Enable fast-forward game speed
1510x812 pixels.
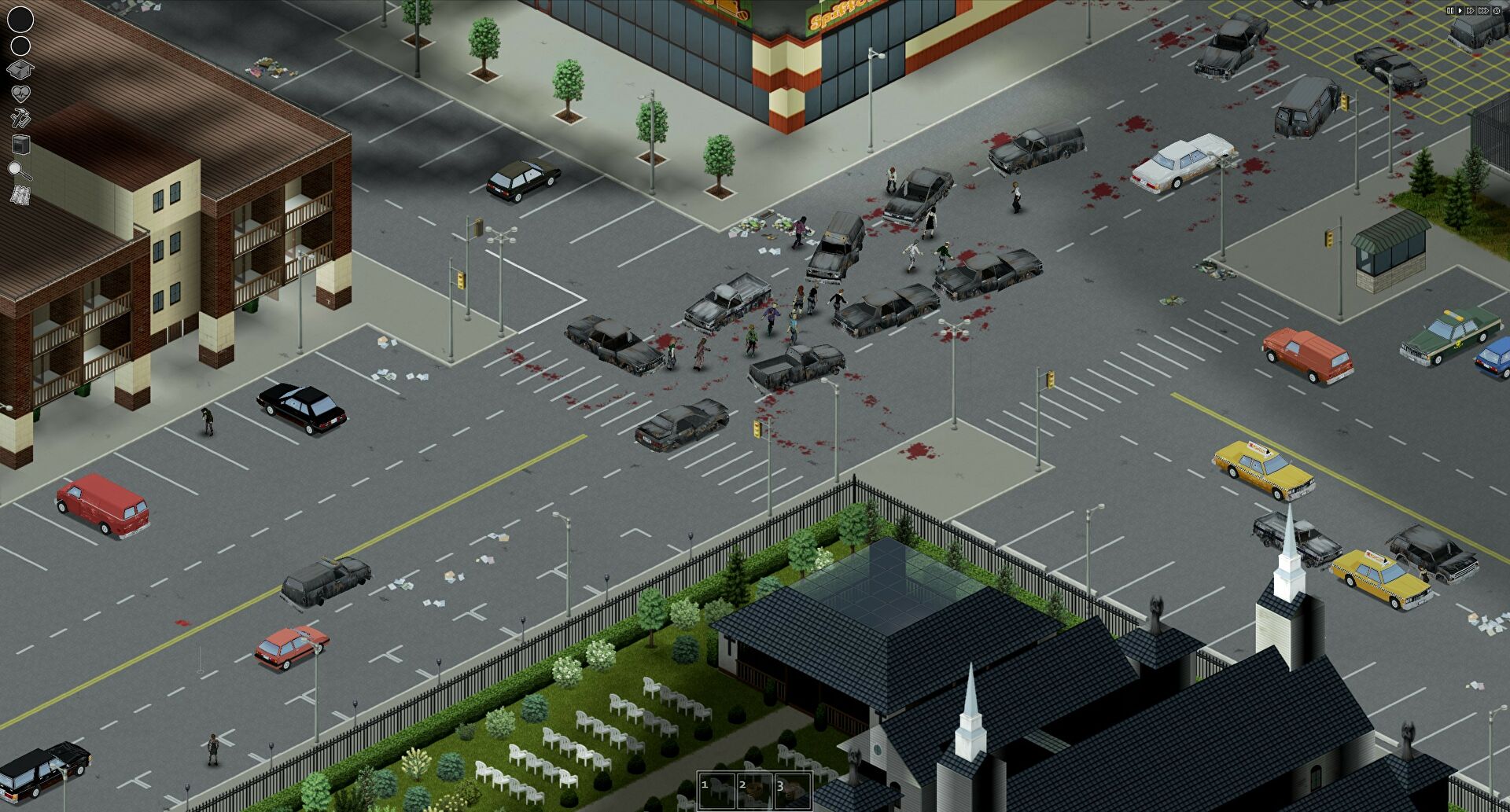[x=1471, y=10]
